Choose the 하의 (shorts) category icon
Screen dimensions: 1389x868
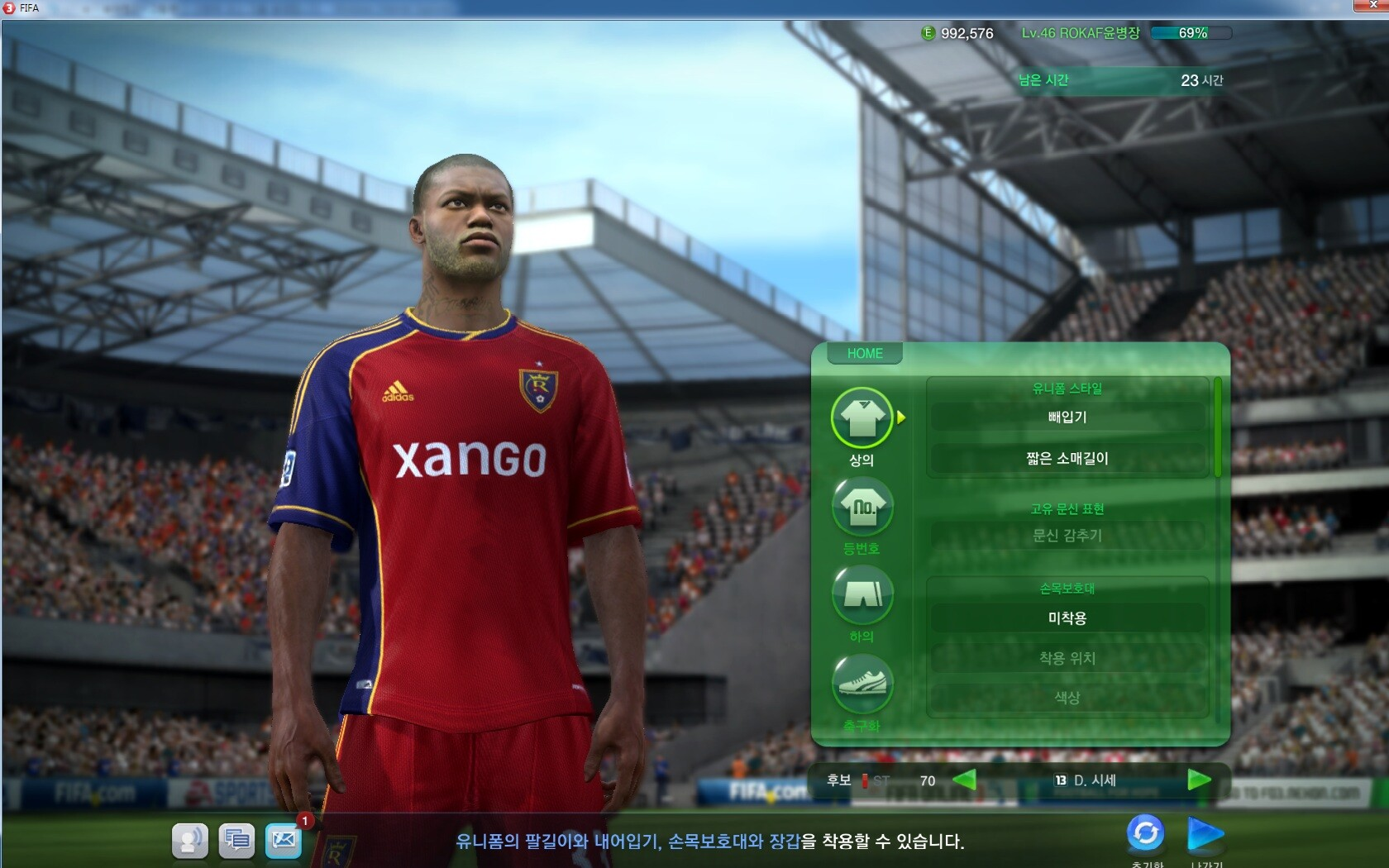862,594
